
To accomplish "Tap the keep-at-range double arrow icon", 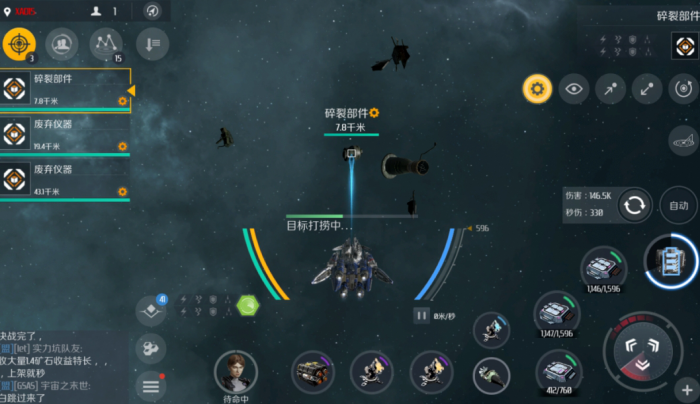I will (647, 89).
